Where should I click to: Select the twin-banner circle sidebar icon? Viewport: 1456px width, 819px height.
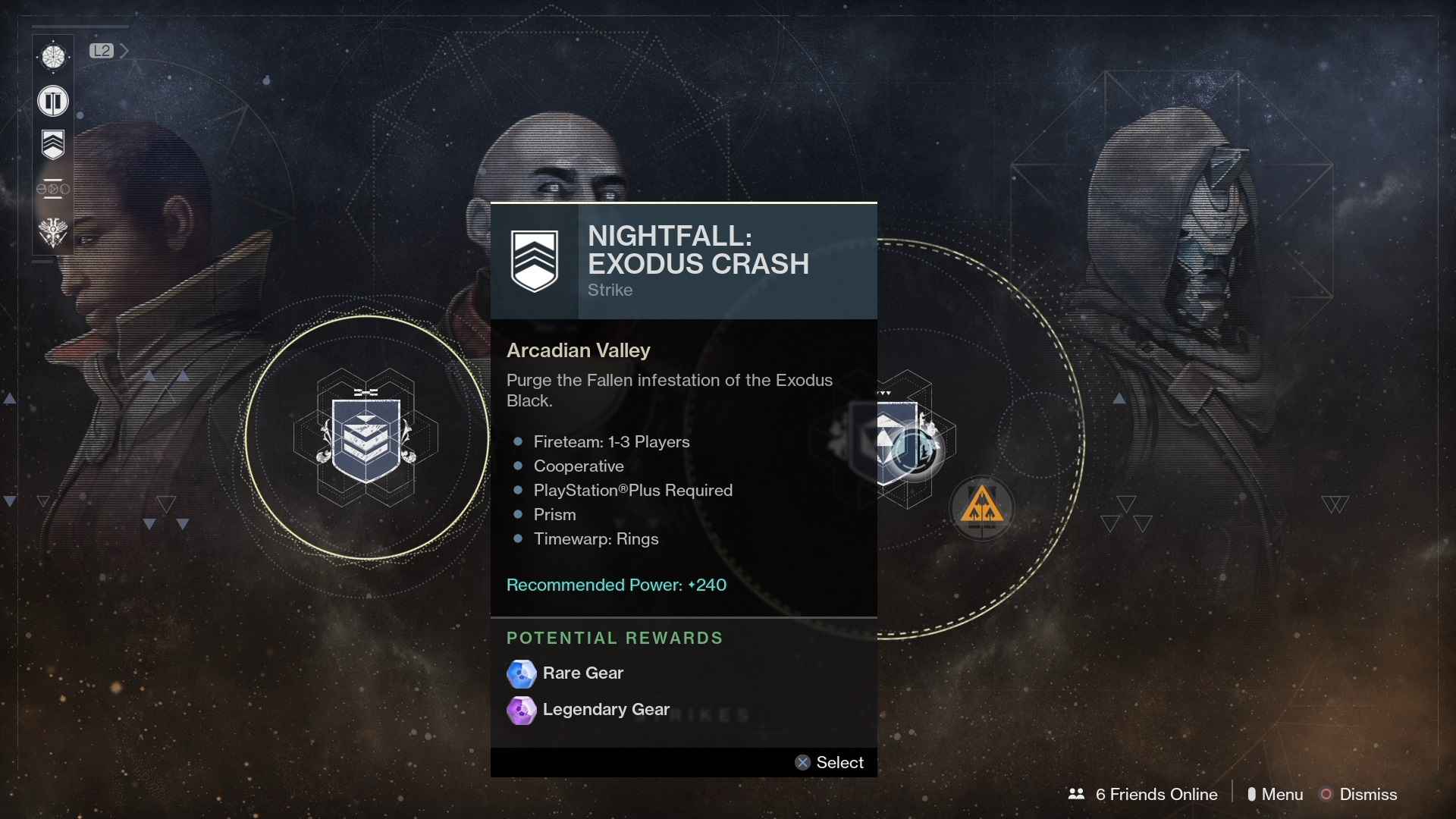click(x=53, y=101)
